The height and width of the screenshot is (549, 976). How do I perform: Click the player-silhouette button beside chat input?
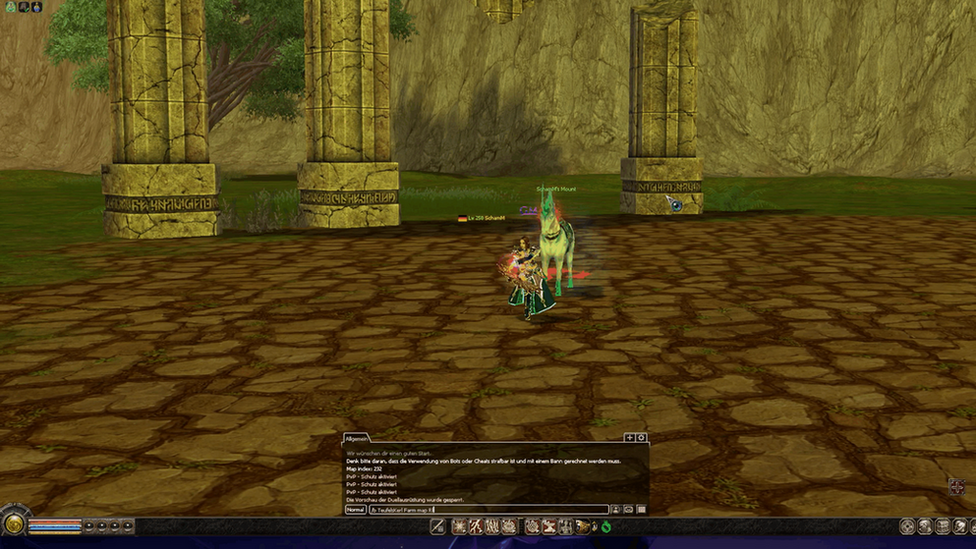[x=616, y=510]
